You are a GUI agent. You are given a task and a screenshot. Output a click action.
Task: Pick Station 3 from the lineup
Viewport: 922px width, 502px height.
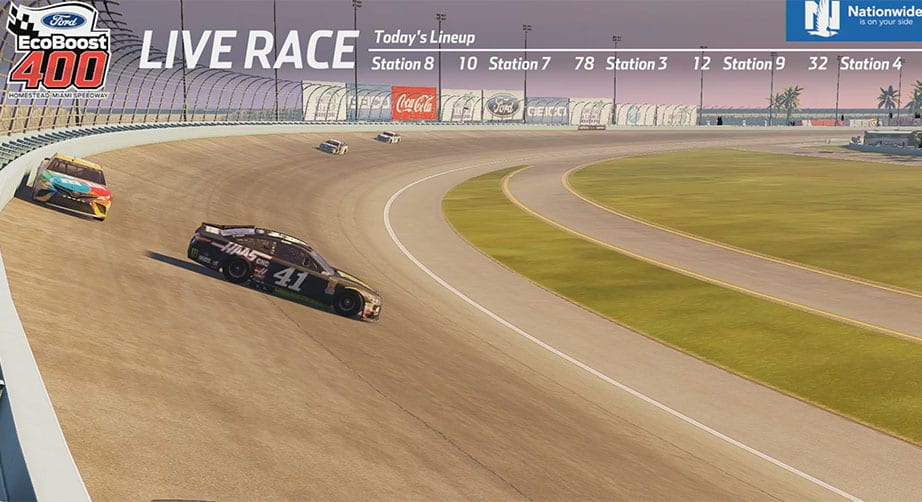(x=636, y=64)
